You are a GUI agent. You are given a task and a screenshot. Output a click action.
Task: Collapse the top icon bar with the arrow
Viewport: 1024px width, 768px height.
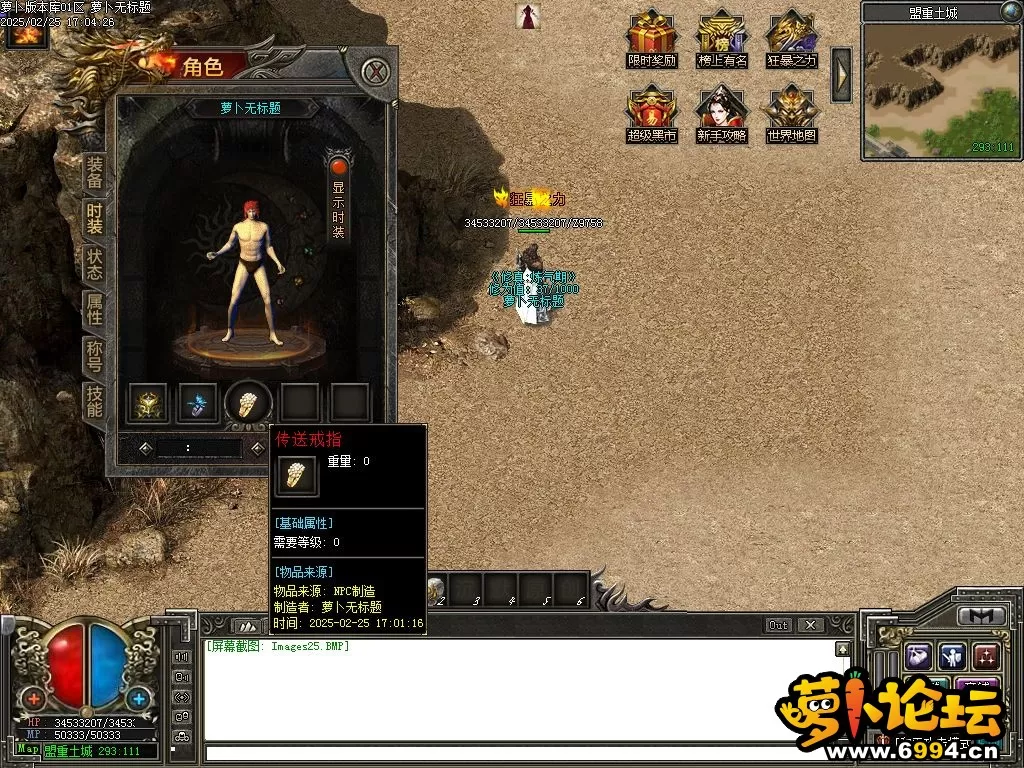(x=841, y=75)
